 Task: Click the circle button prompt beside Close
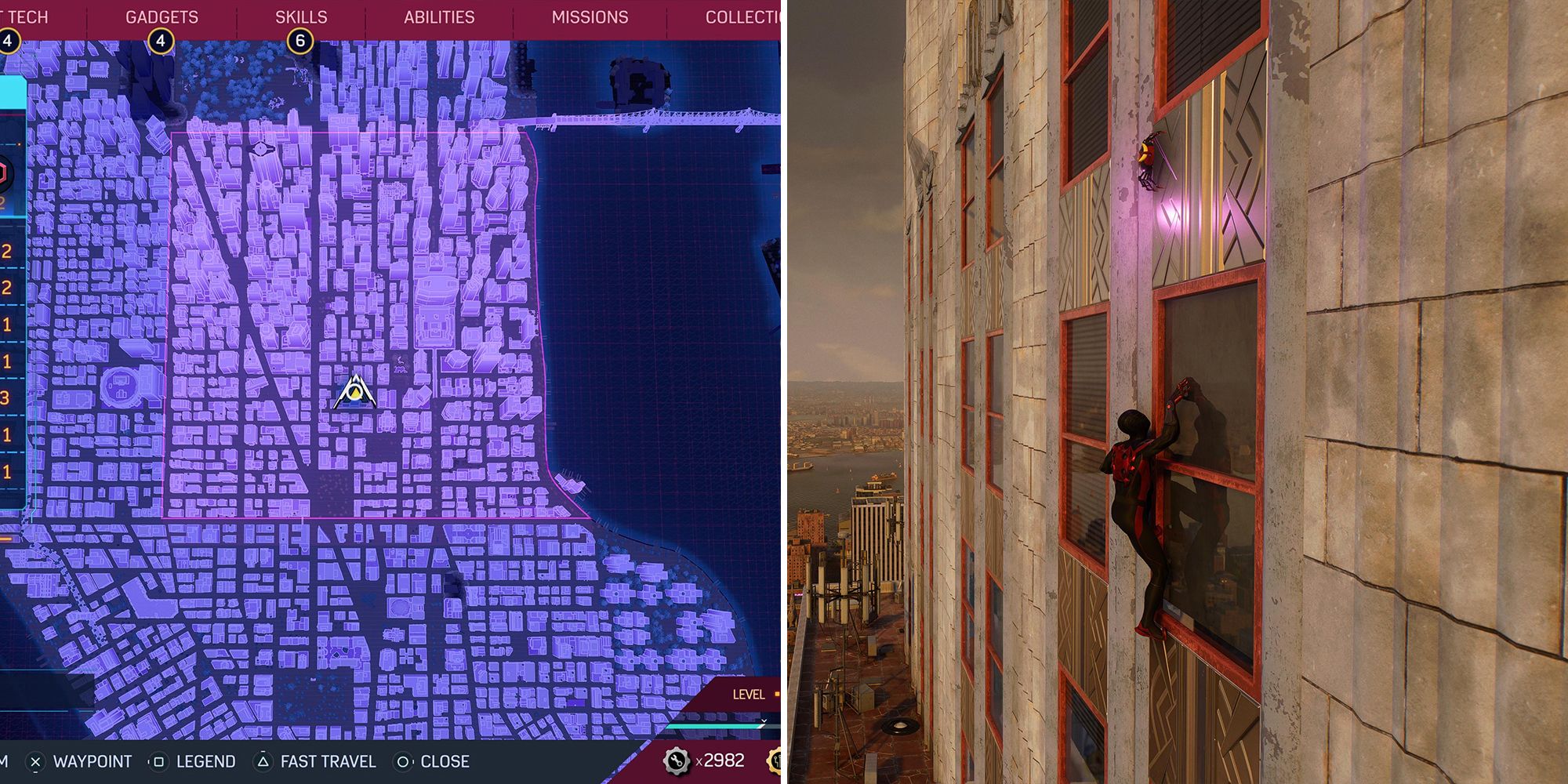click(402, 760)
